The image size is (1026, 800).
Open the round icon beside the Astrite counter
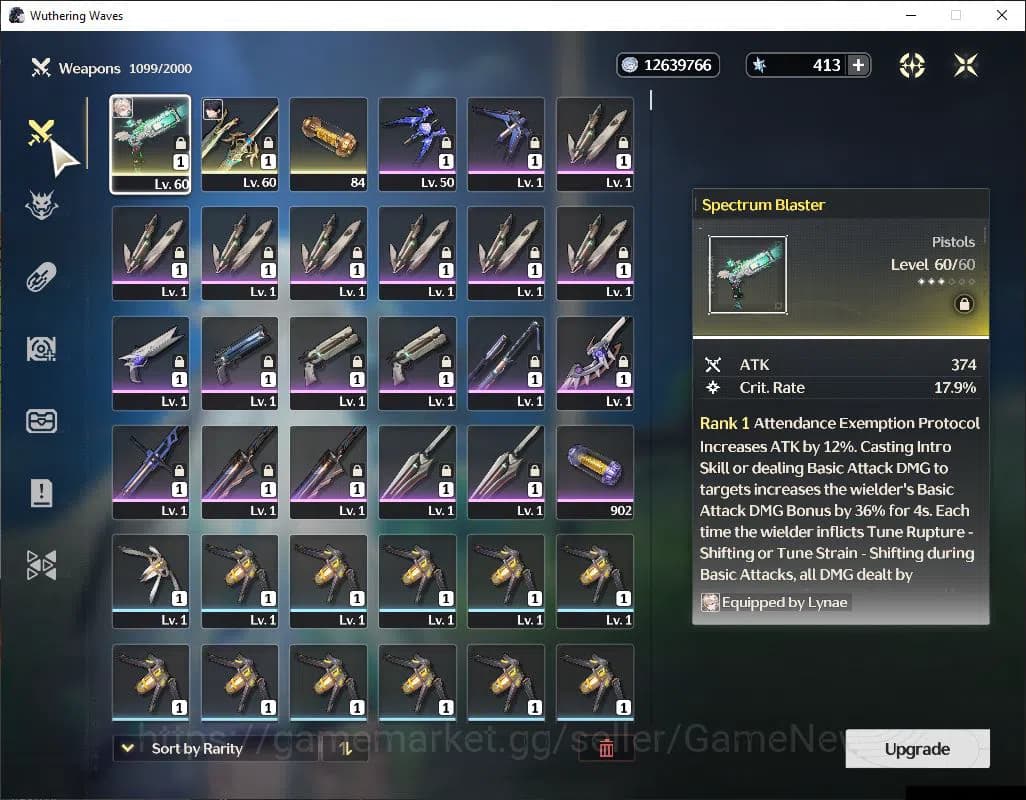click(x=912, y=65)
